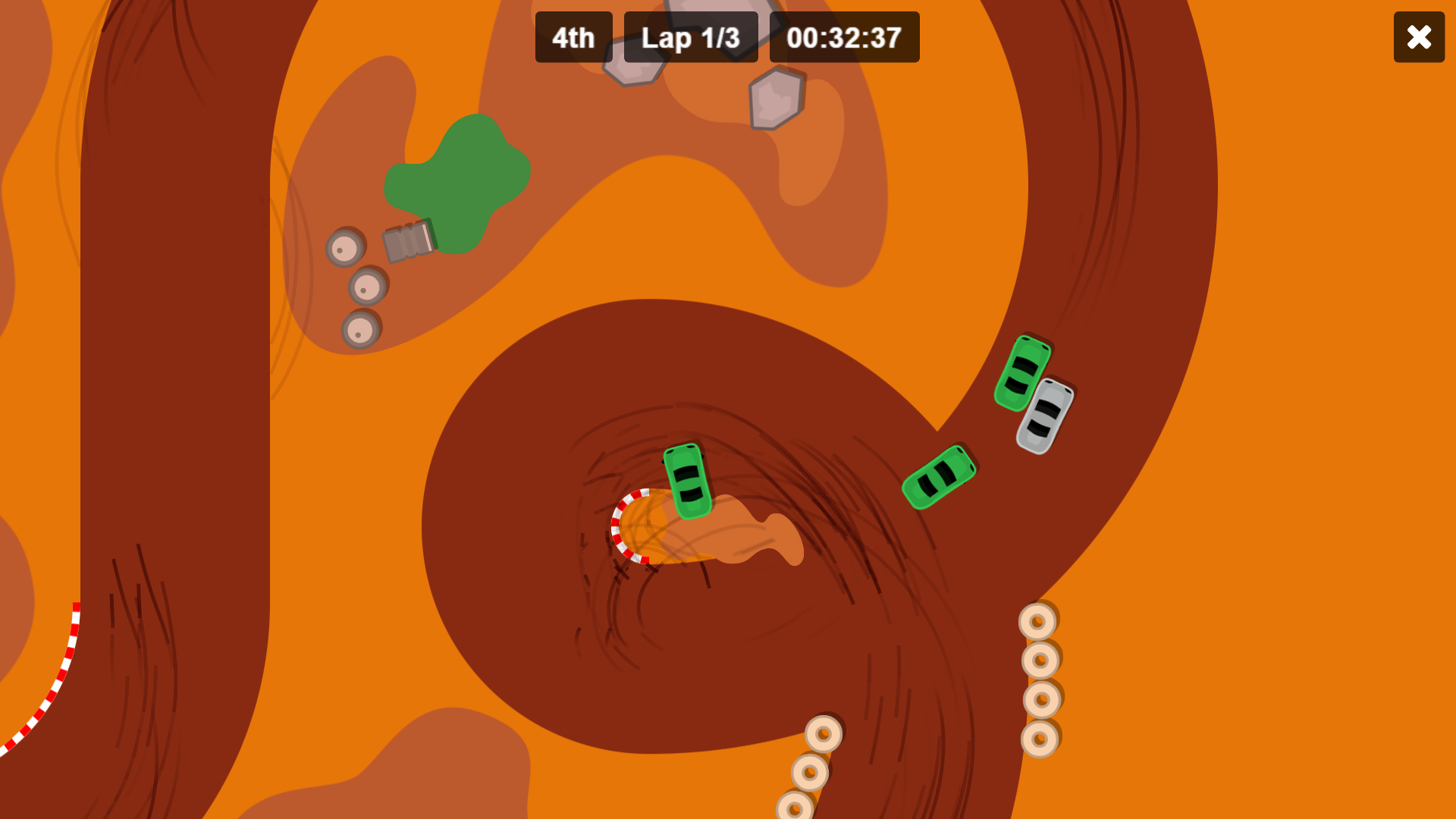Click the drifting green car mid-right track

tap(940, 478)
